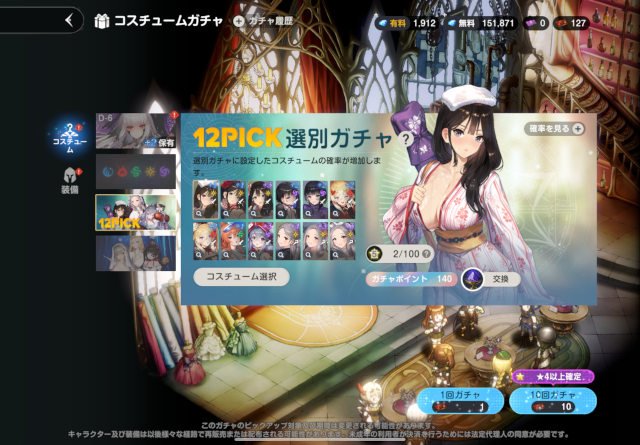Open the コスチューム選択 costume selection
This screenshot has height=445, width=640.
tap(241, 277)
